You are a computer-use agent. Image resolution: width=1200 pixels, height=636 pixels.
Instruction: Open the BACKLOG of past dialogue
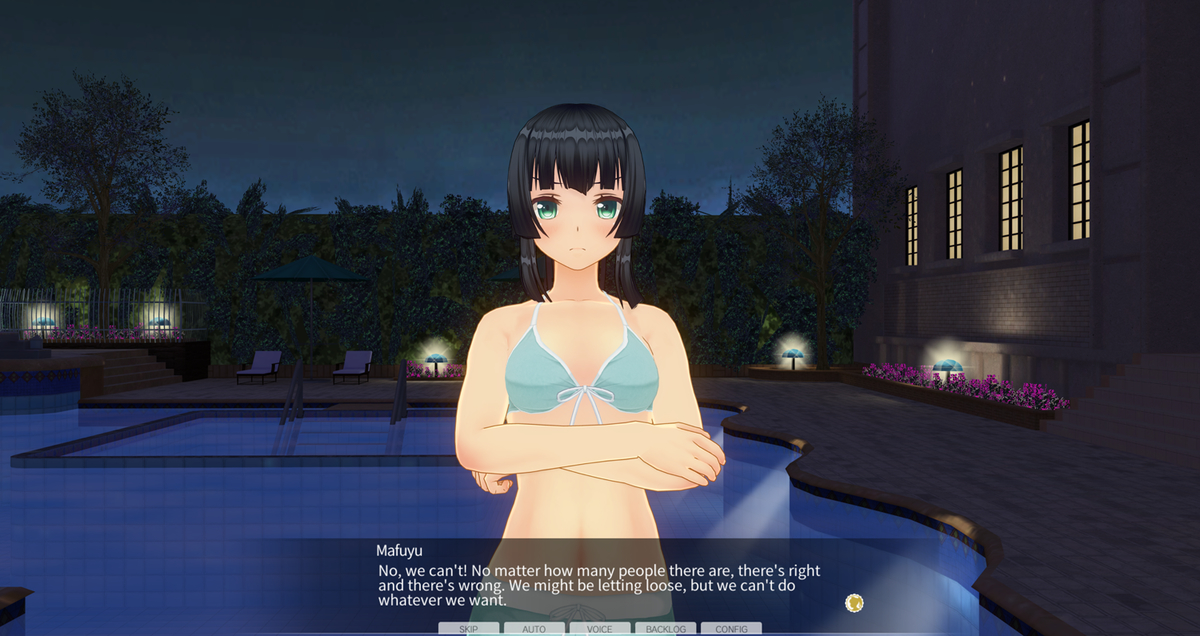tap(665, 629)
